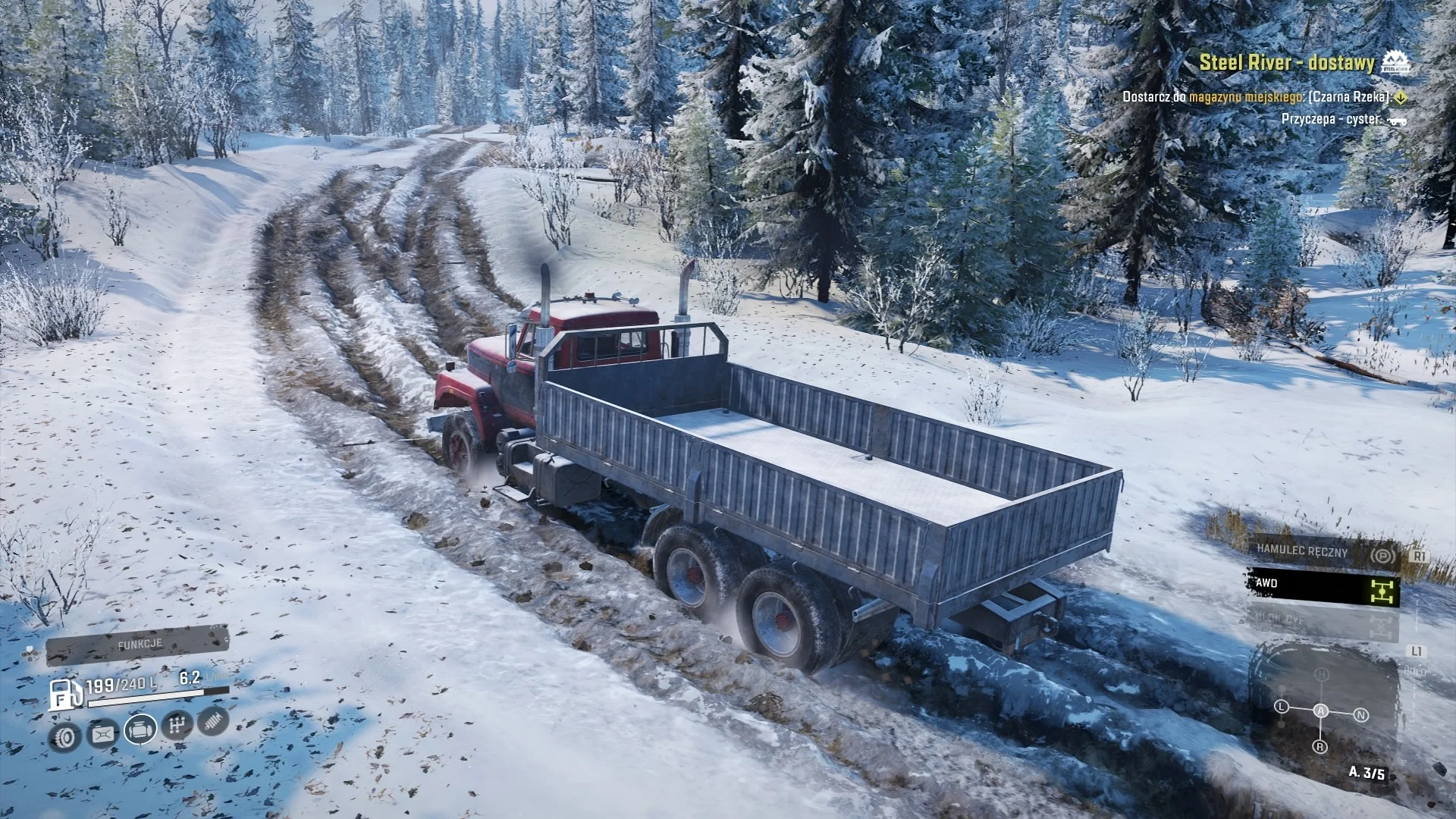1456x819 pixels.
Task: Shift to High gear H
Action: pyautogui.click(x=1322, y=674)
